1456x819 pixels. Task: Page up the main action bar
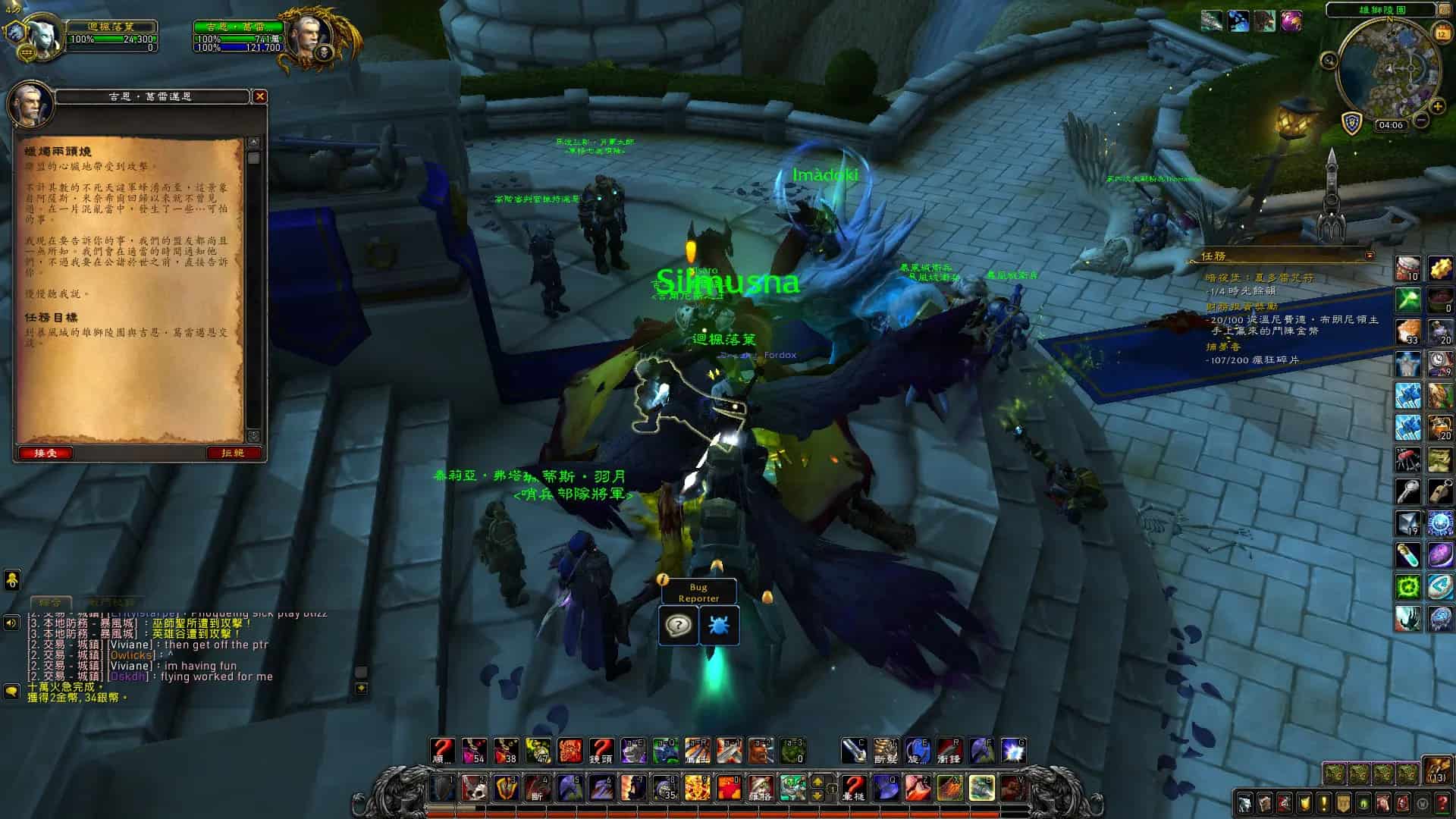[817, 781]
